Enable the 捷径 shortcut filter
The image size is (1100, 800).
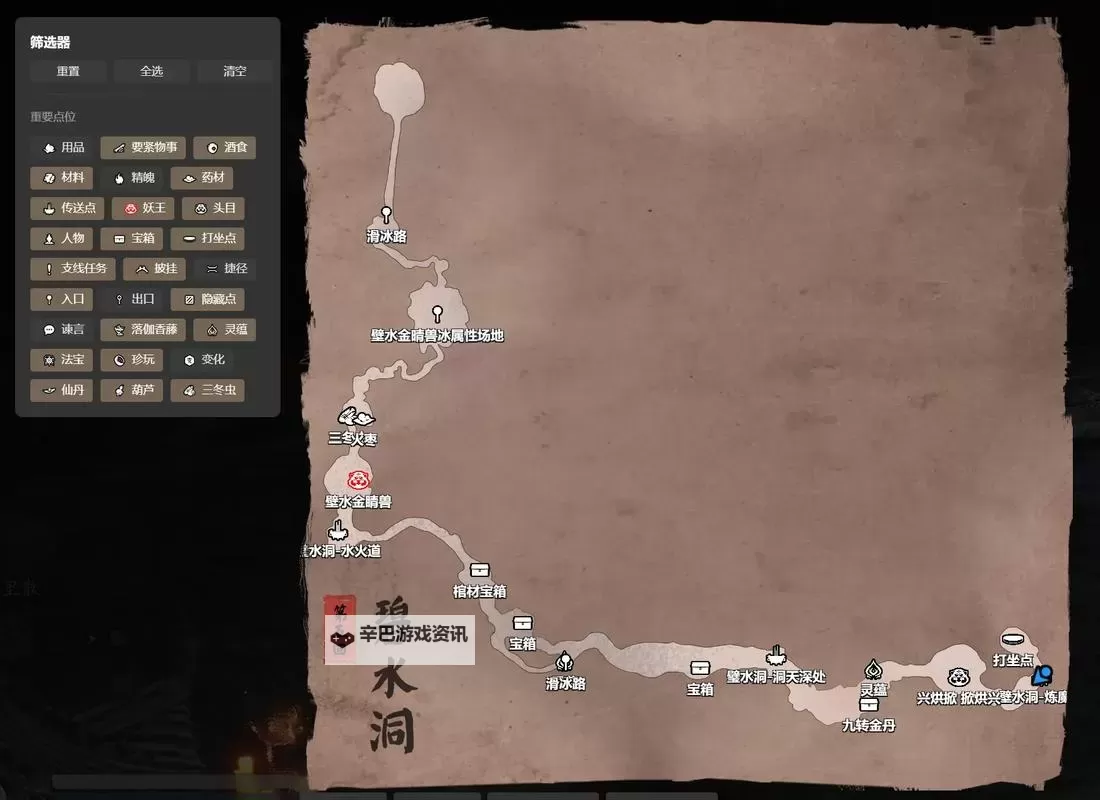coord(224,269)
